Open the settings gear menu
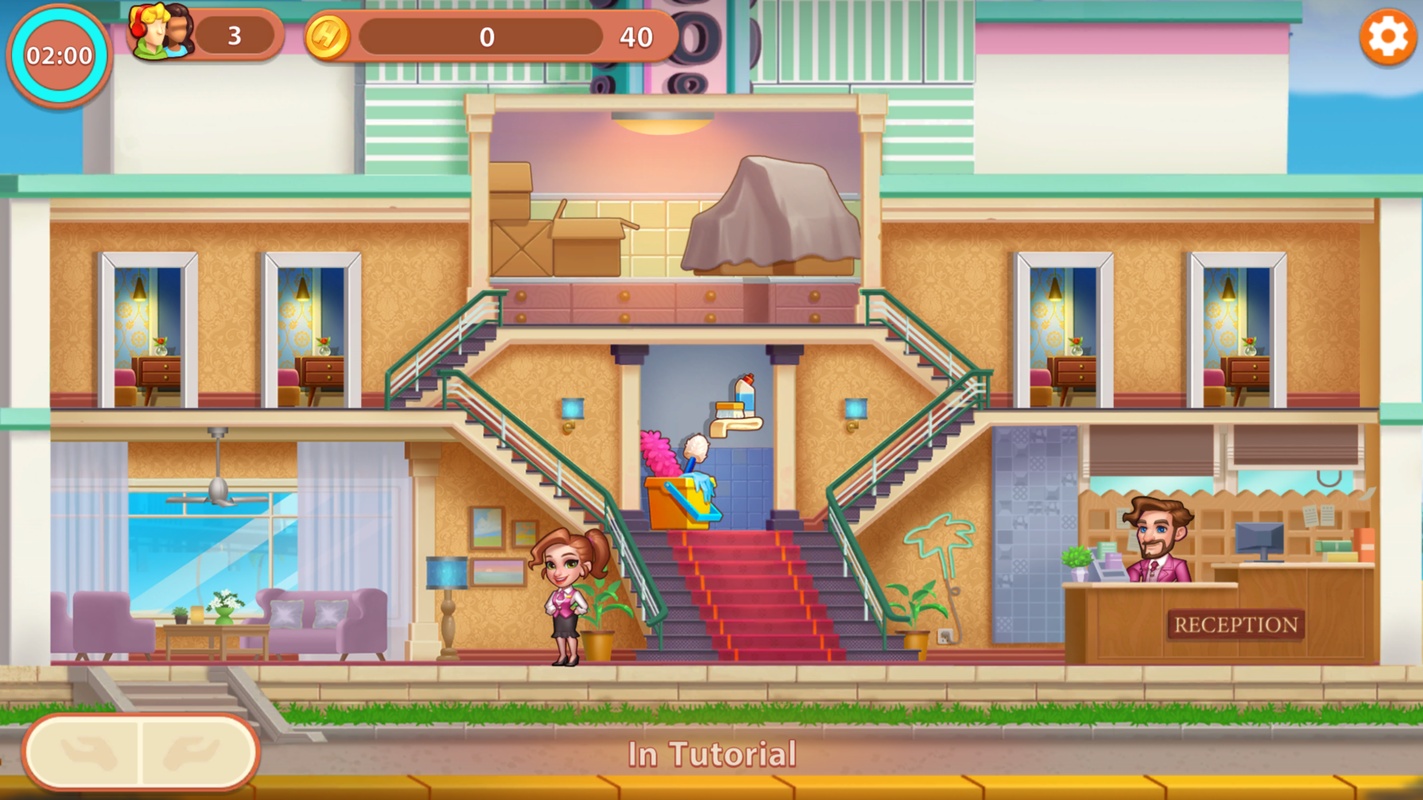Image resolution: width=1423 pixels, height=800 pixels. click(x=1387, y=38)
